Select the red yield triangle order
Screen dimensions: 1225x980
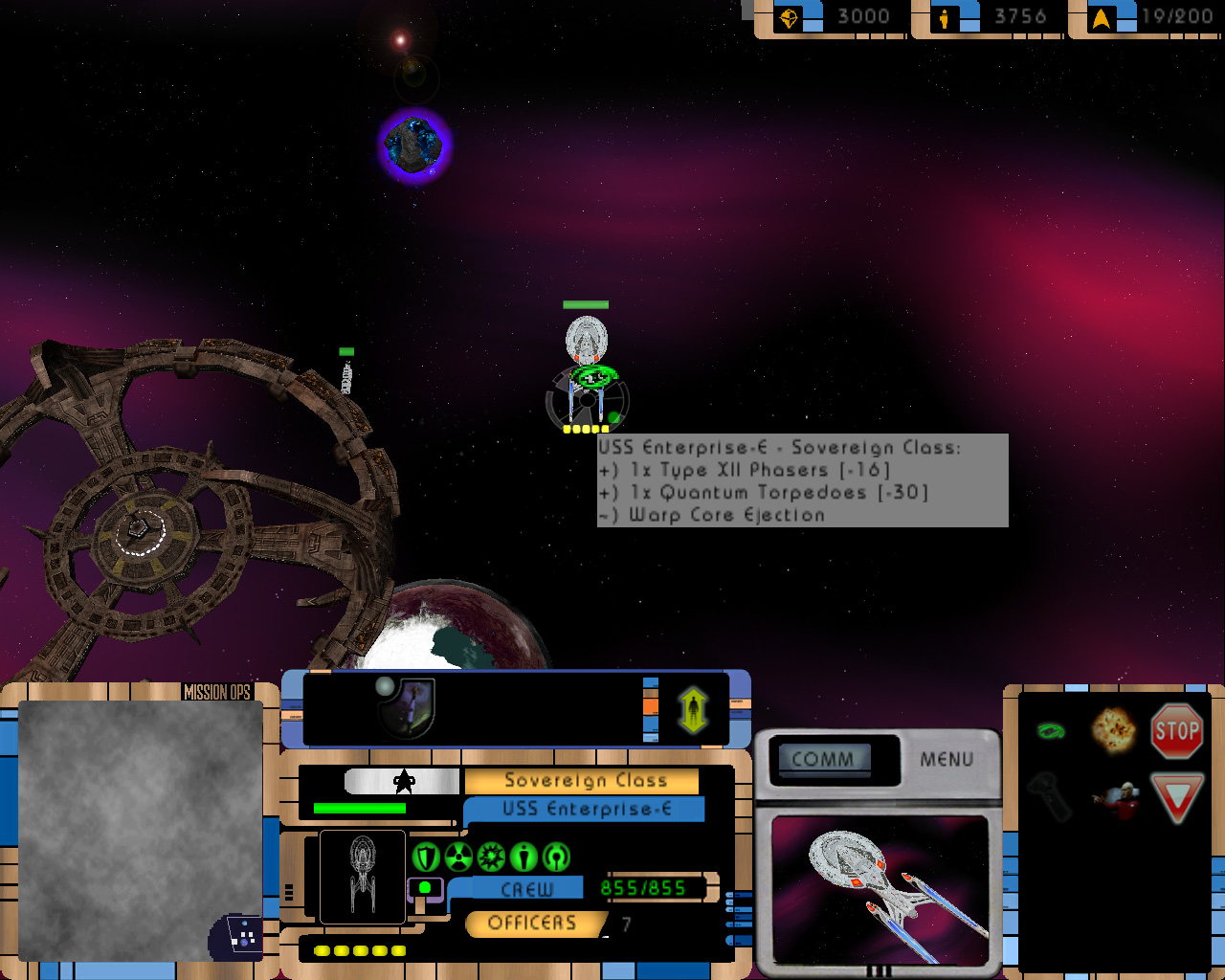[x=1176, y=797]
